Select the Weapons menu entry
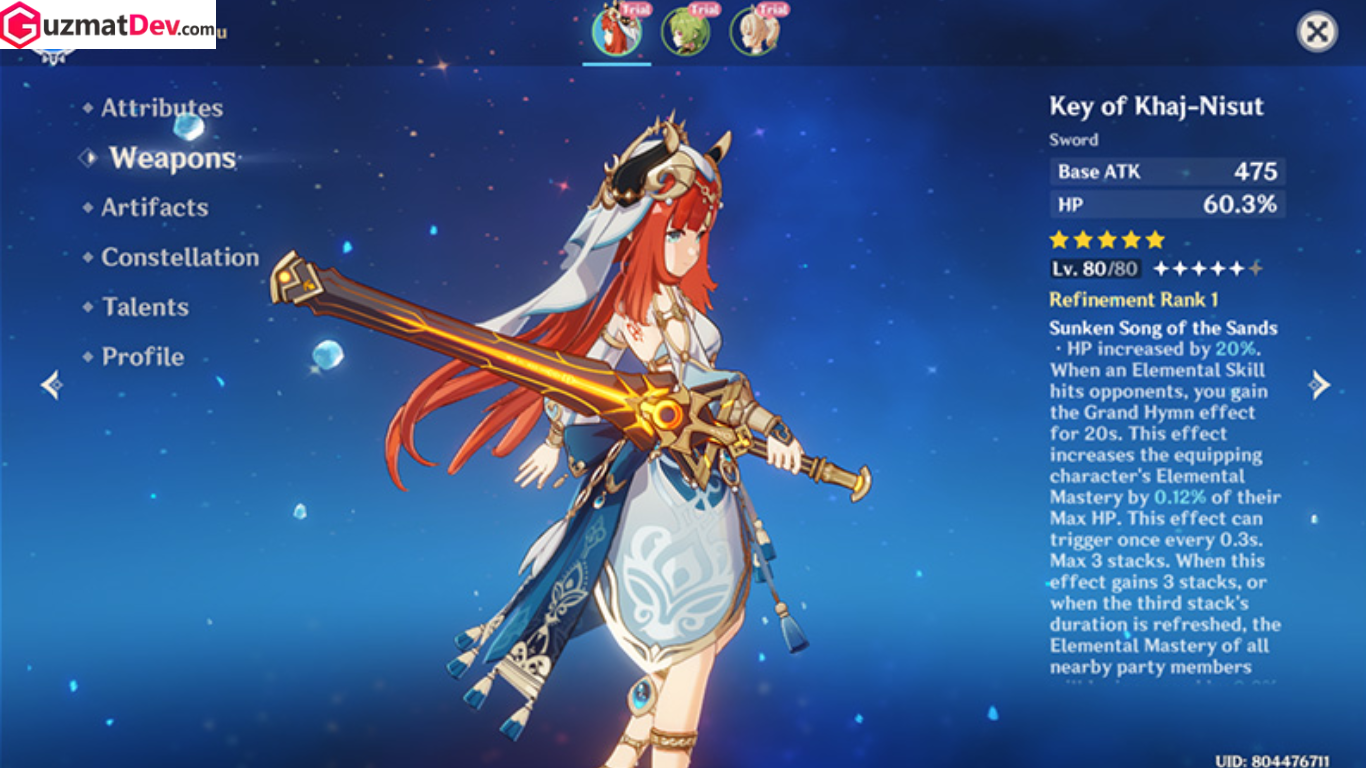1366x768 pixels. pyautogui.click(x=172, y=158)
